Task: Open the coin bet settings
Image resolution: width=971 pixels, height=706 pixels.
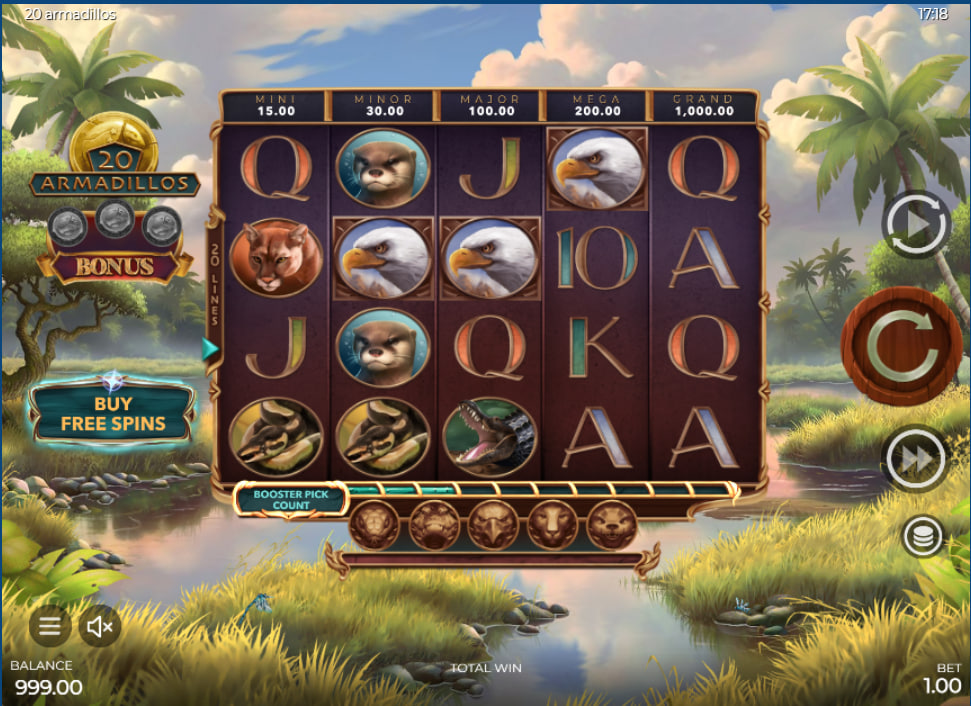Action: [x=922, y=537]
